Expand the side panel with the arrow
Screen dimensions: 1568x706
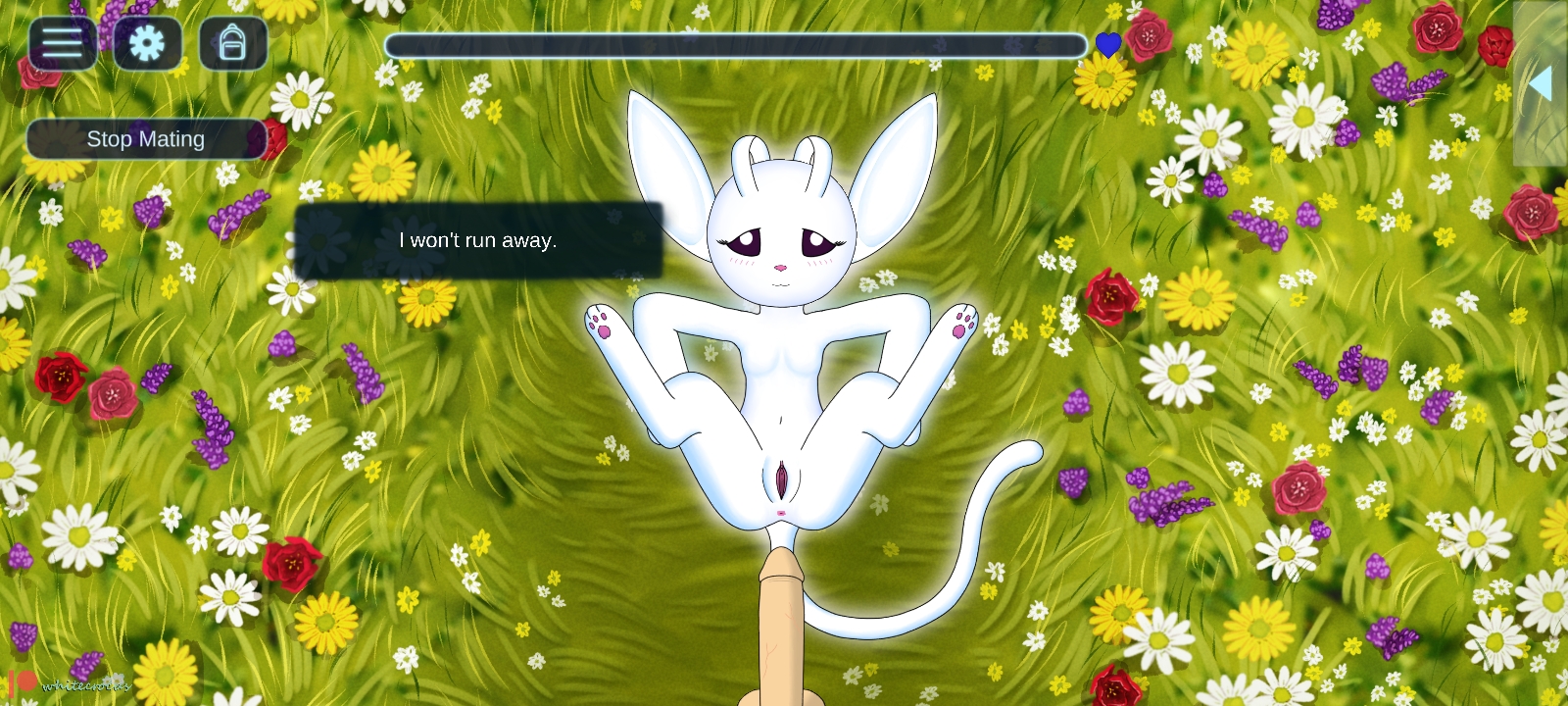pyautogui.click(x=1541, y=83)
